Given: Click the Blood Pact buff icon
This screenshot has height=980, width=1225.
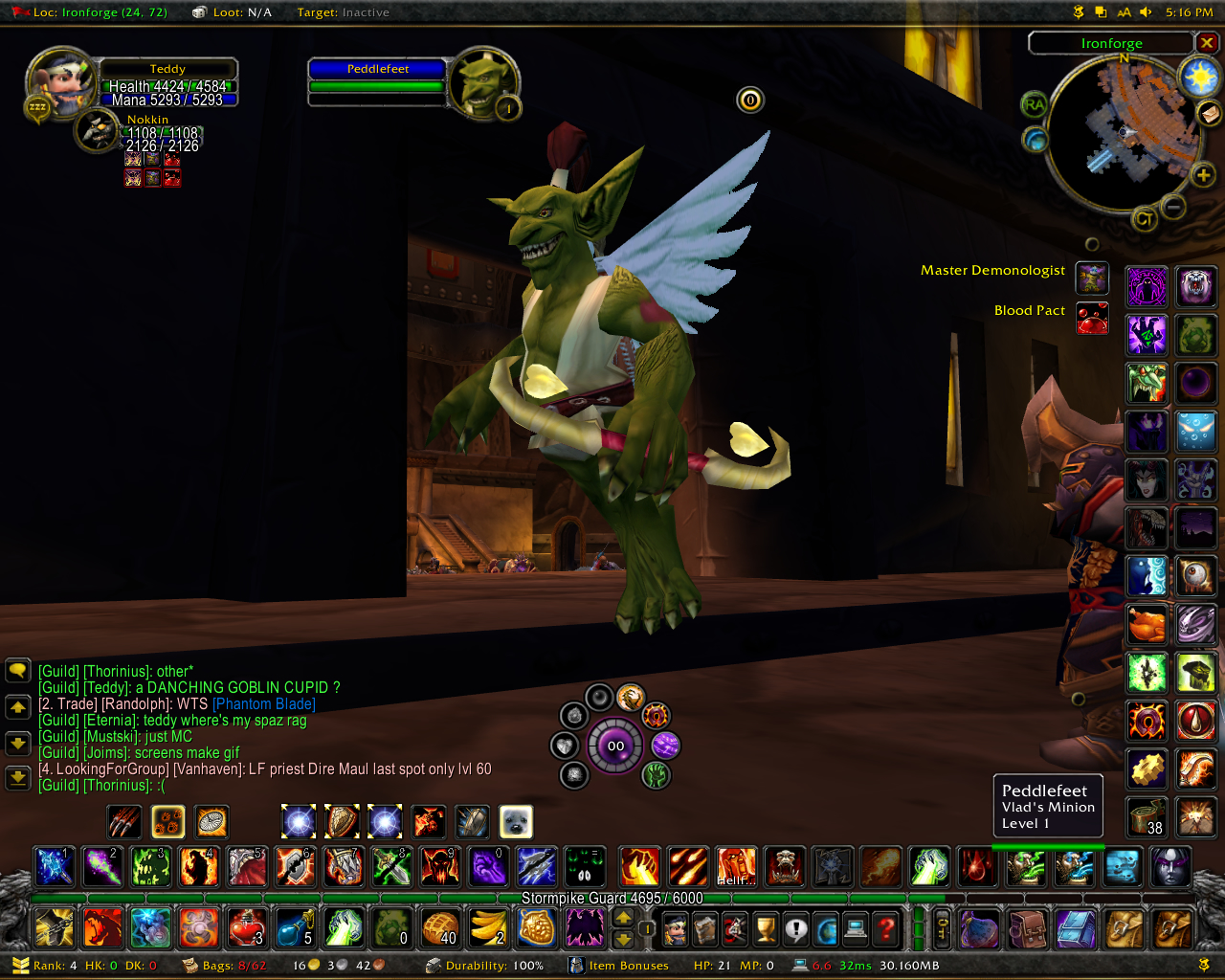Looking at the screenshot, I should click(1092, 318).
